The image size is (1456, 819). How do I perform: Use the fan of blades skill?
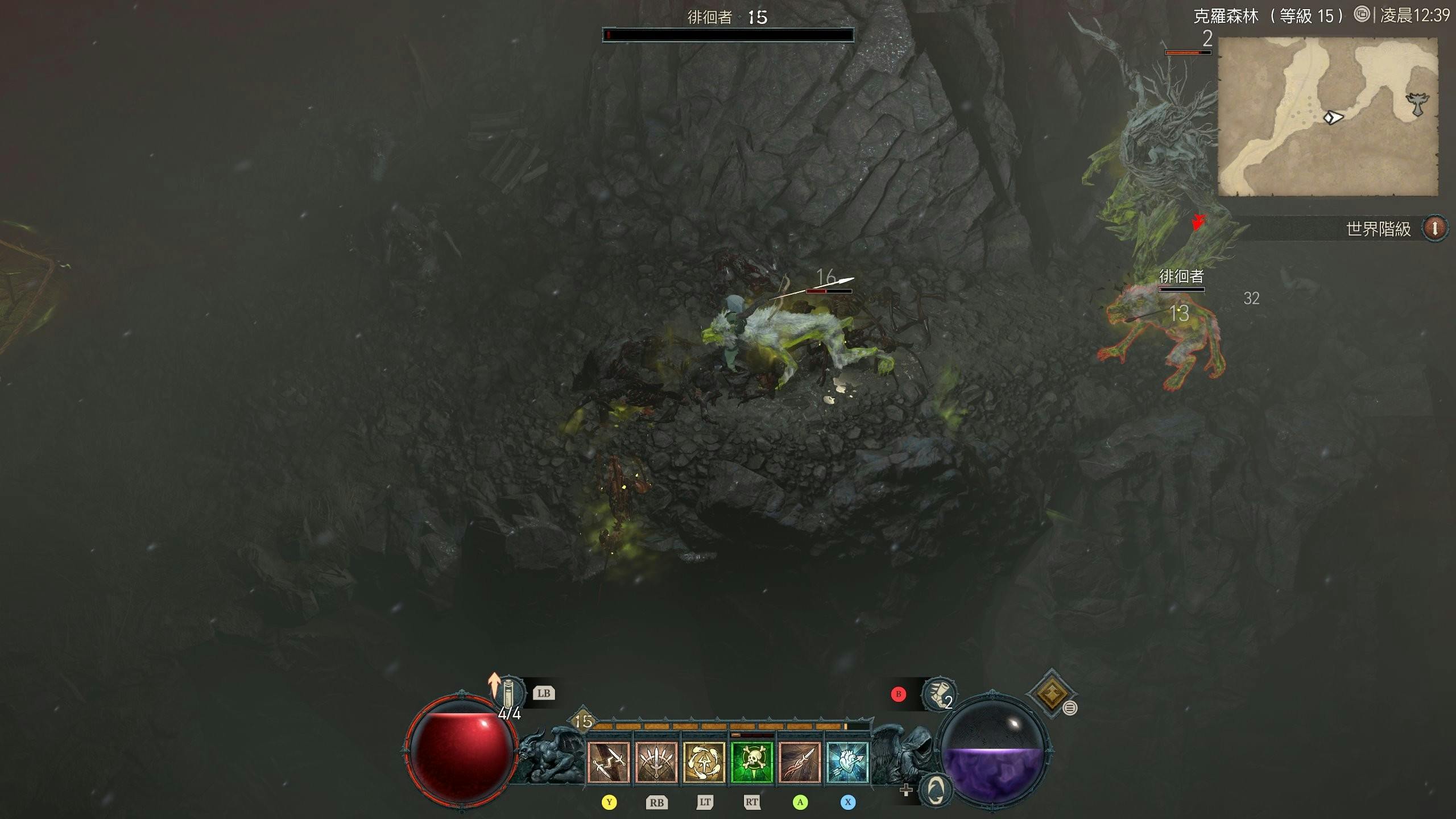[656, 763]
